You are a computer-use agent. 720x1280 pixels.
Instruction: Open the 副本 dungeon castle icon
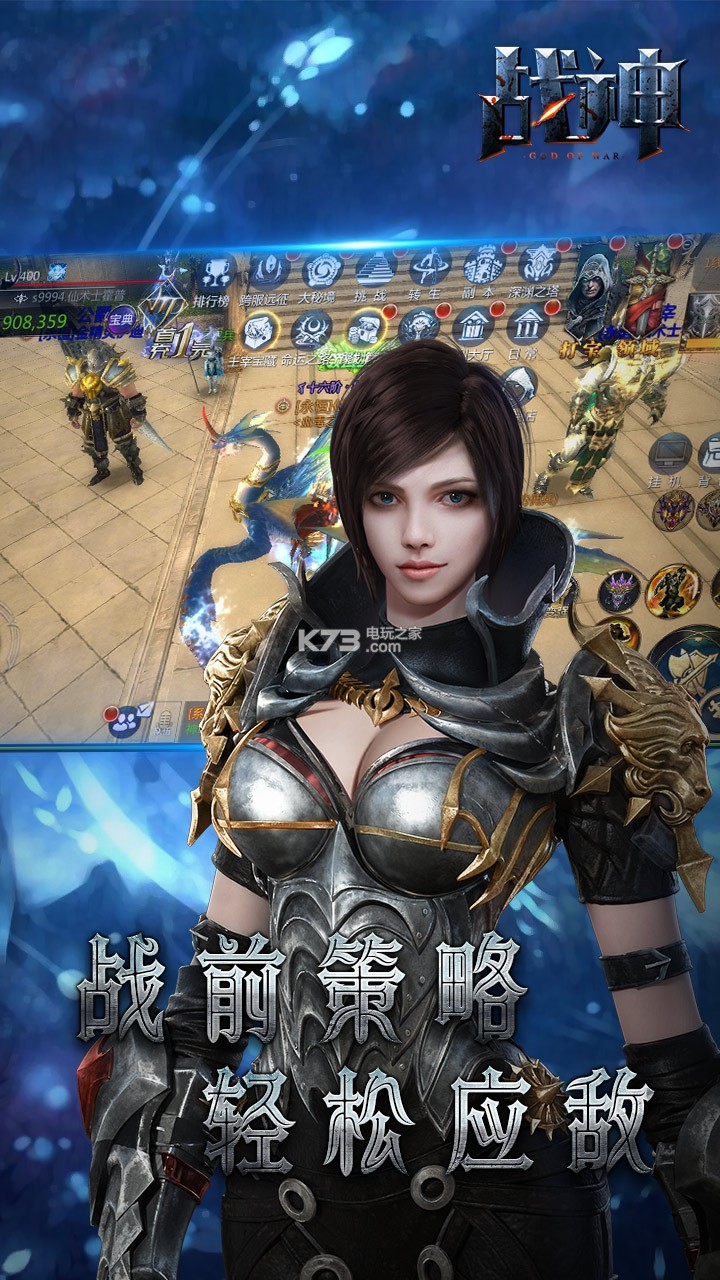484,267
